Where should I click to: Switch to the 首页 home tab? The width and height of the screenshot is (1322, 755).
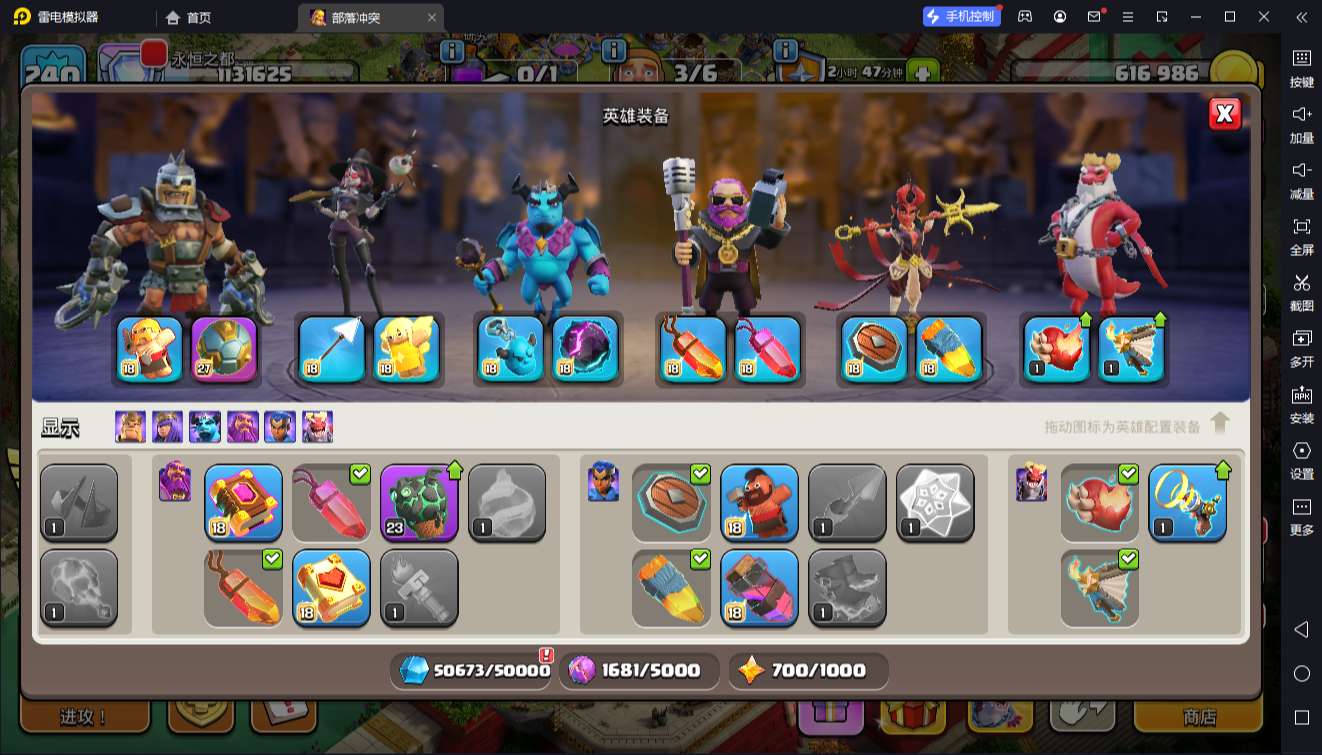189,17
